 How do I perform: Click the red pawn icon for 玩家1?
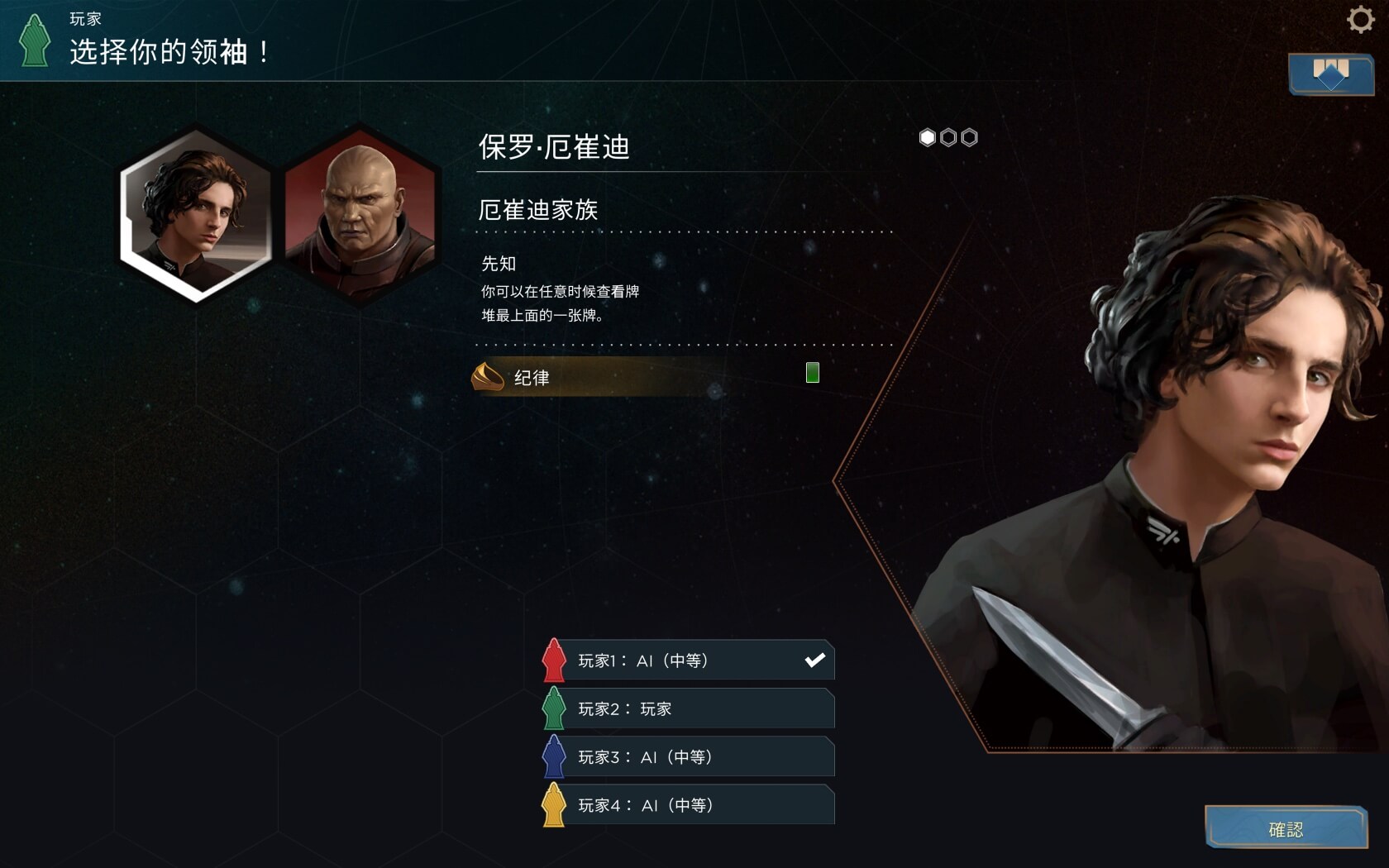click(x=554, y=660)
